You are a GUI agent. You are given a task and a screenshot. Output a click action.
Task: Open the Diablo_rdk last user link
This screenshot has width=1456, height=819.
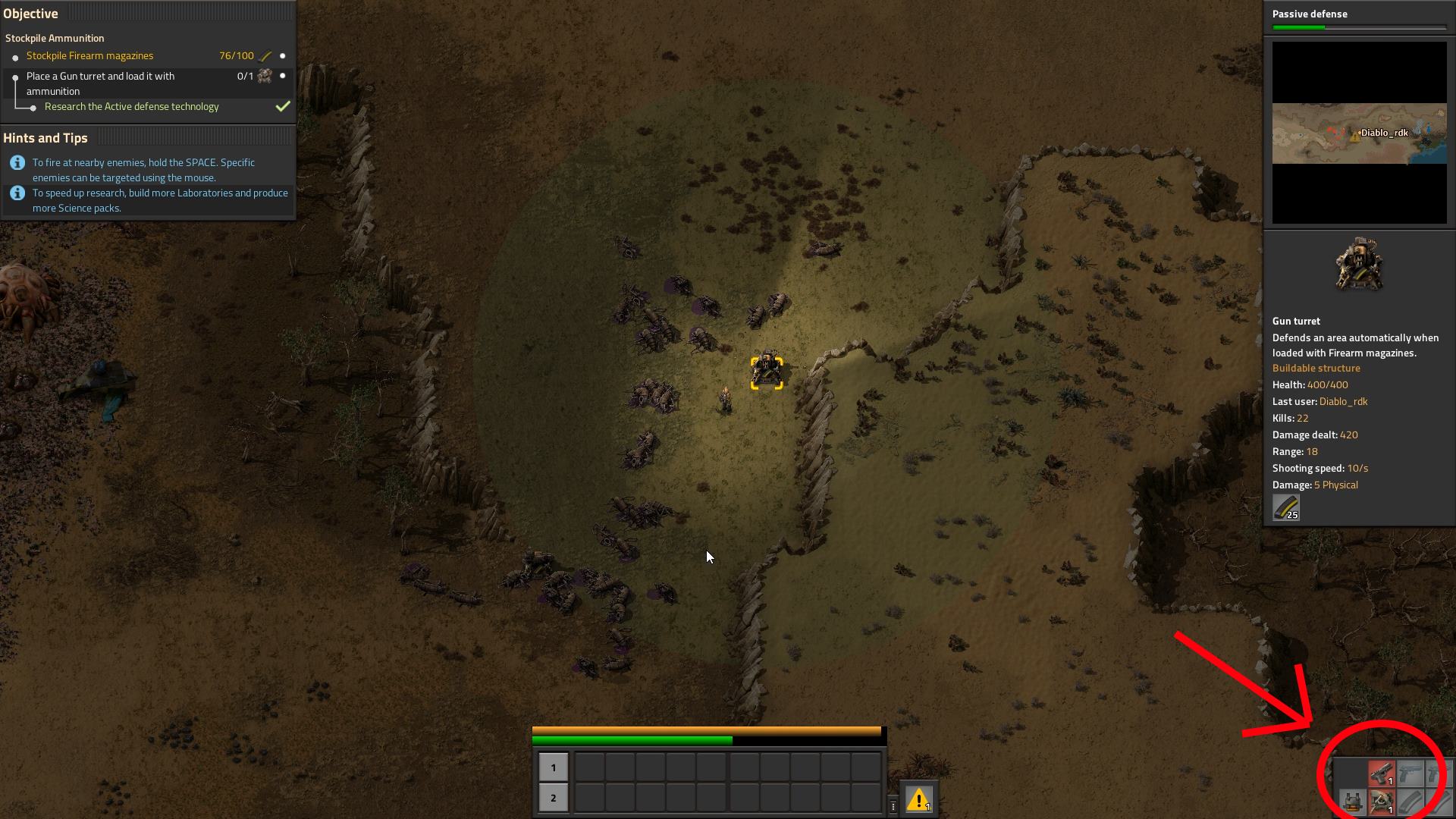[x=1345, y=401]
